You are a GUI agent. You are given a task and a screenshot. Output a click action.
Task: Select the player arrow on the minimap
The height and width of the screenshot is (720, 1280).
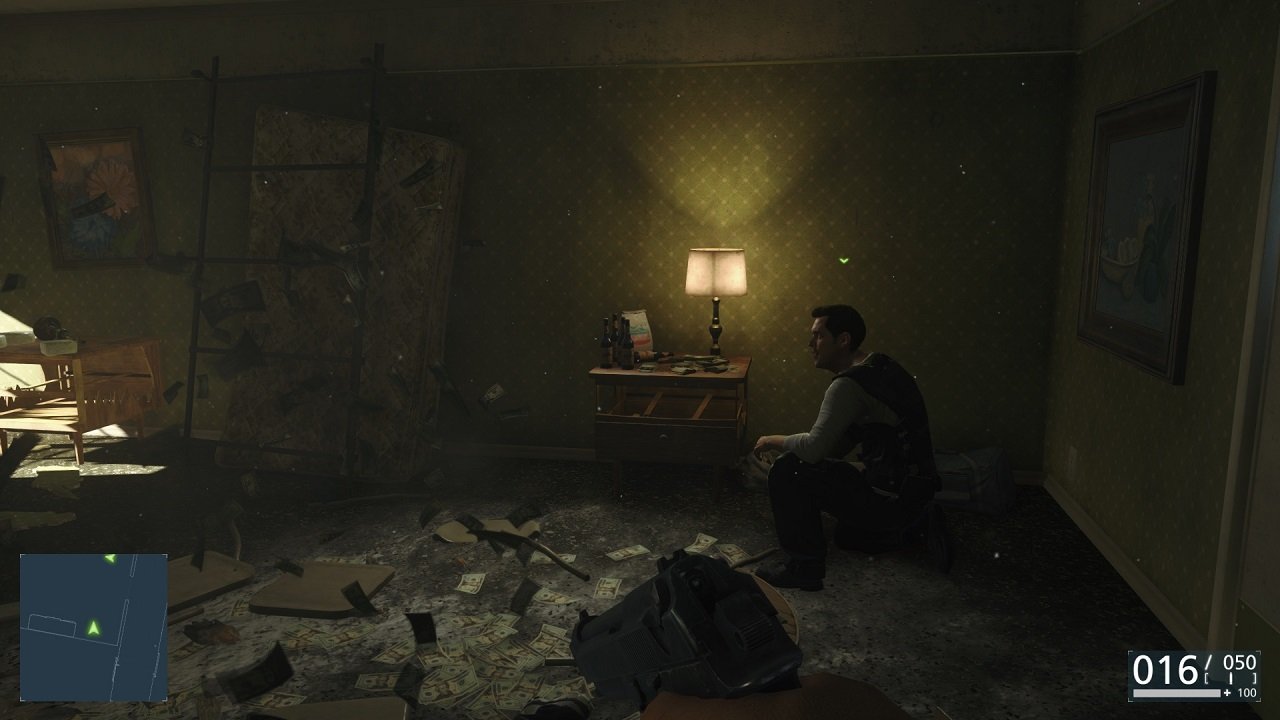93,628
